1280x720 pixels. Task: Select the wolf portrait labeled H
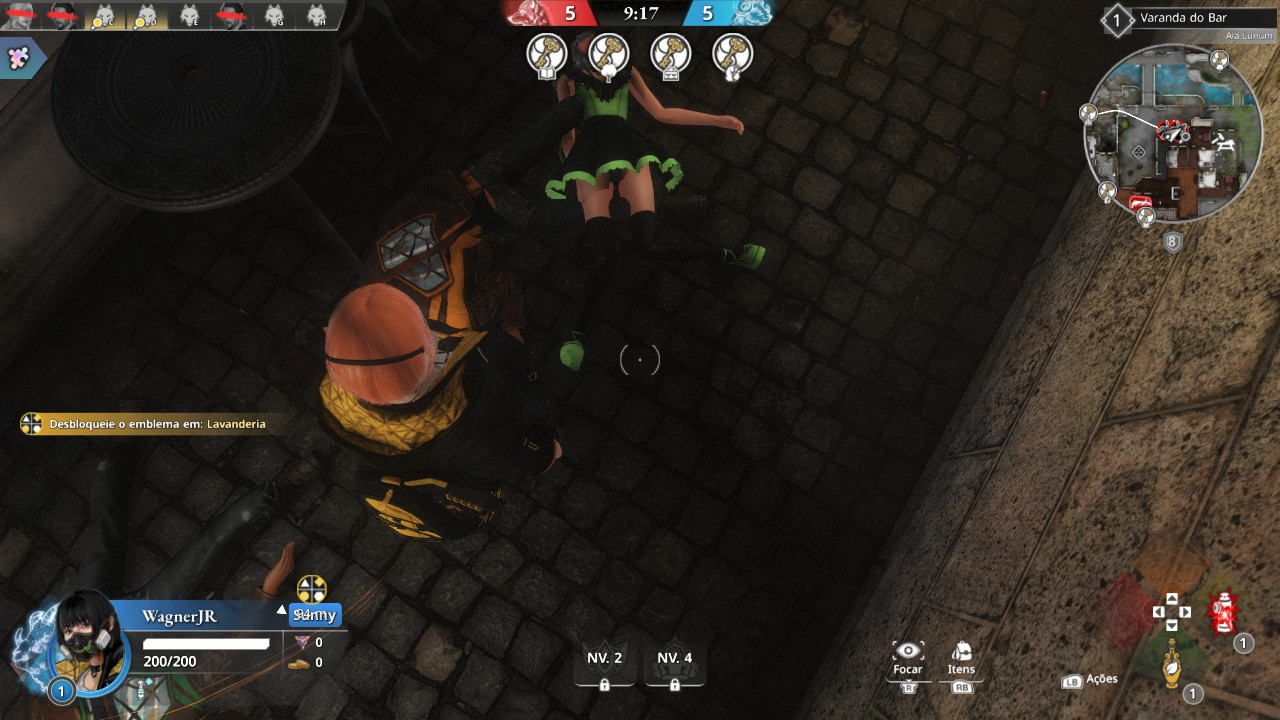coord(316,15)
